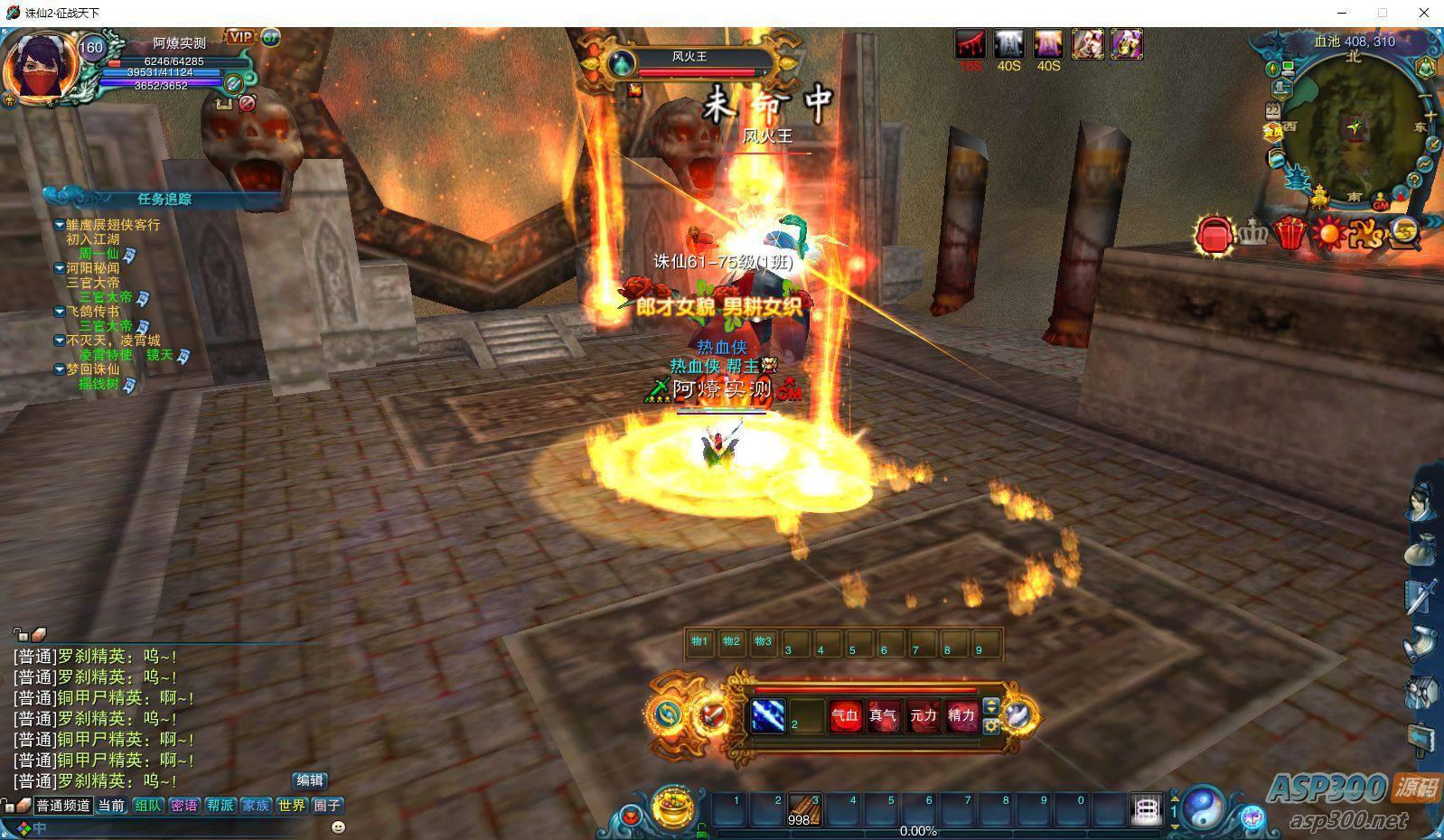Activate the 精力 stamina button

pos(961,716)
